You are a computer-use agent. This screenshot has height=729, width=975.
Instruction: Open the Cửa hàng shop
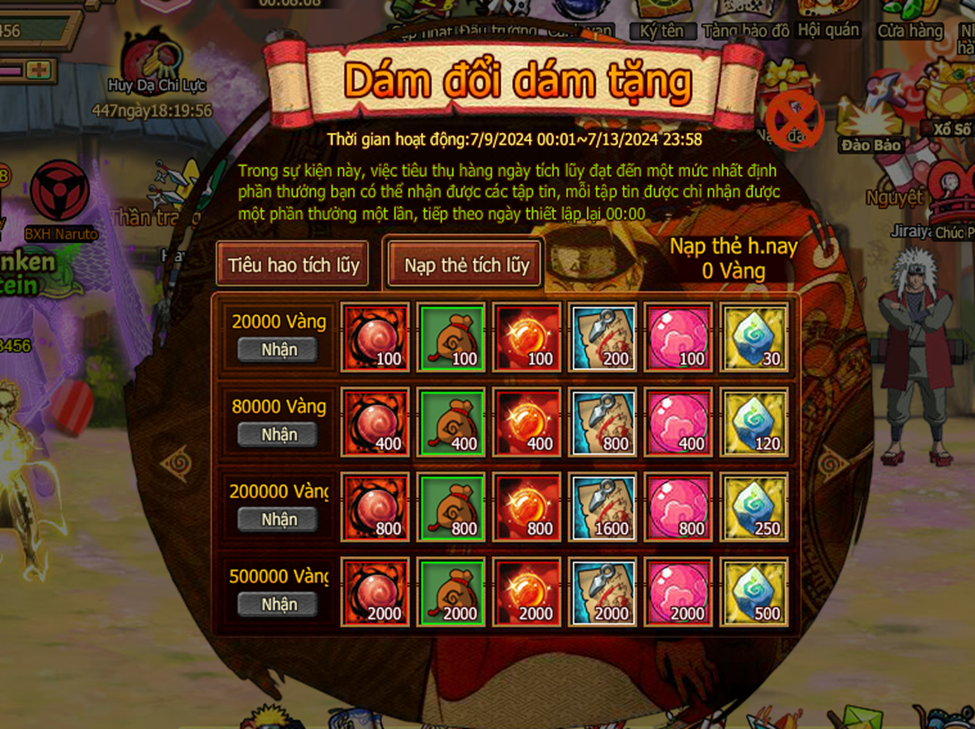tap(910, 20)
